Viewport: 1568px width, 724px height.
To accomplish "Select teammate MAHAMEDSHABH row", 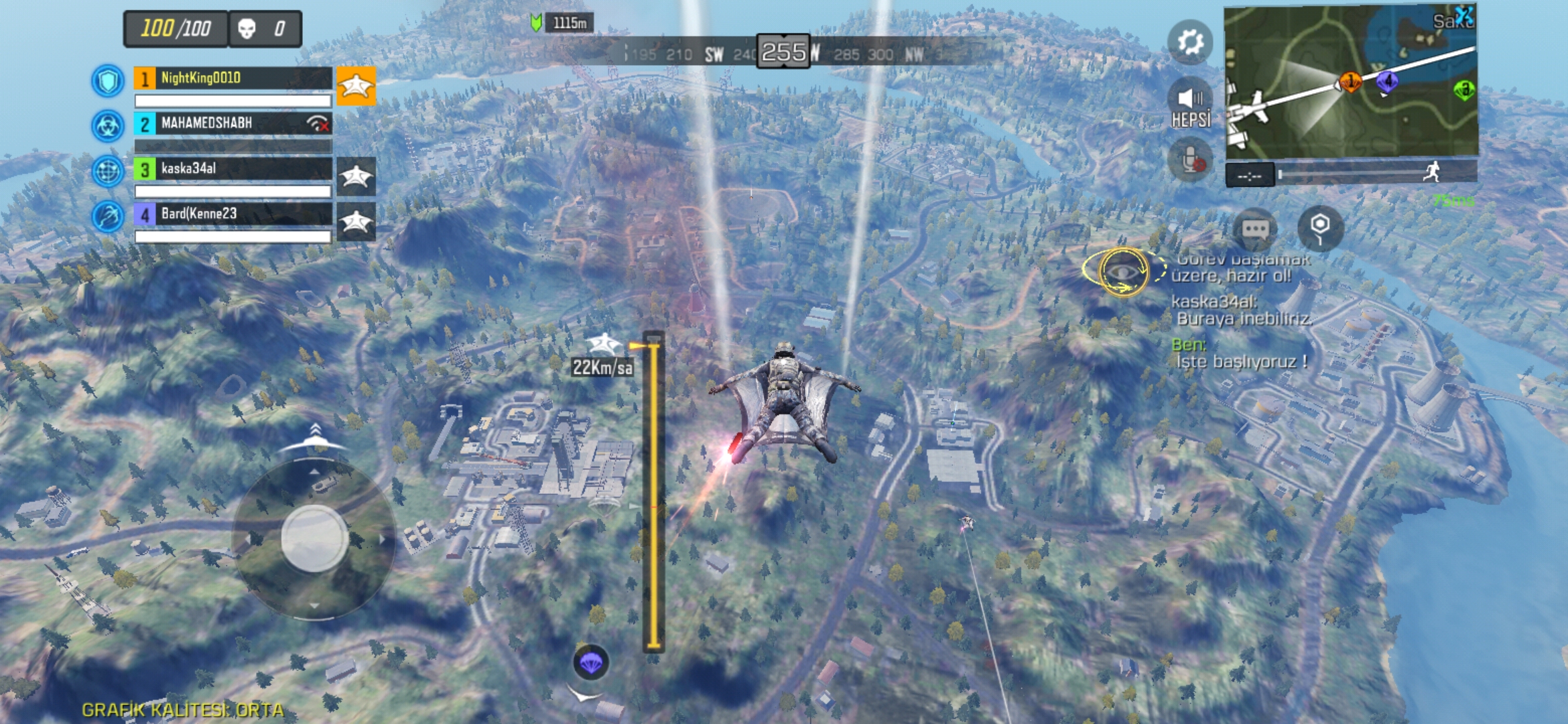I will click(x=232, y=123).
